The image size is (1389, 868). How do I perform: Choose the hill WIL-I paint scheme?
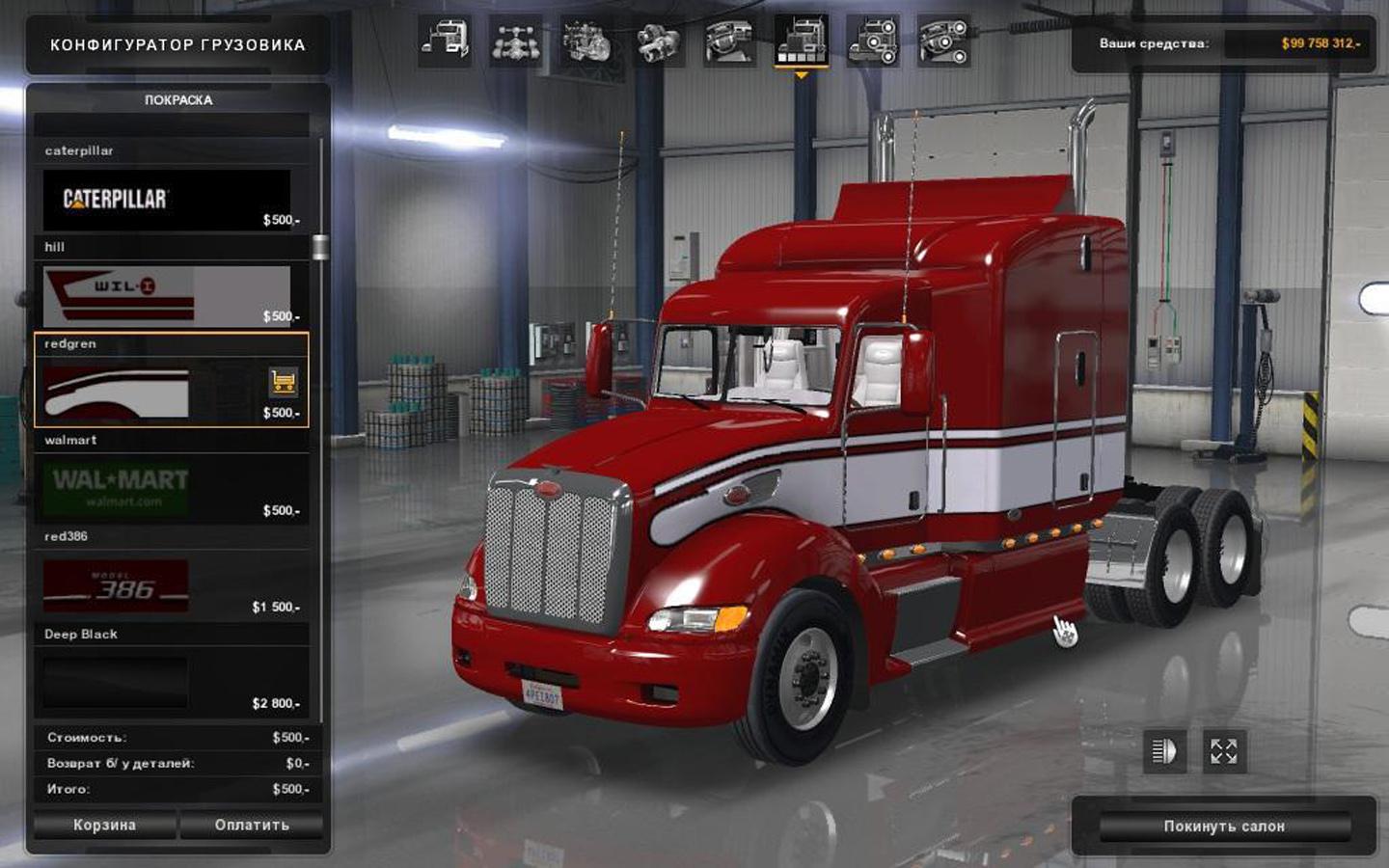point(167,296)
